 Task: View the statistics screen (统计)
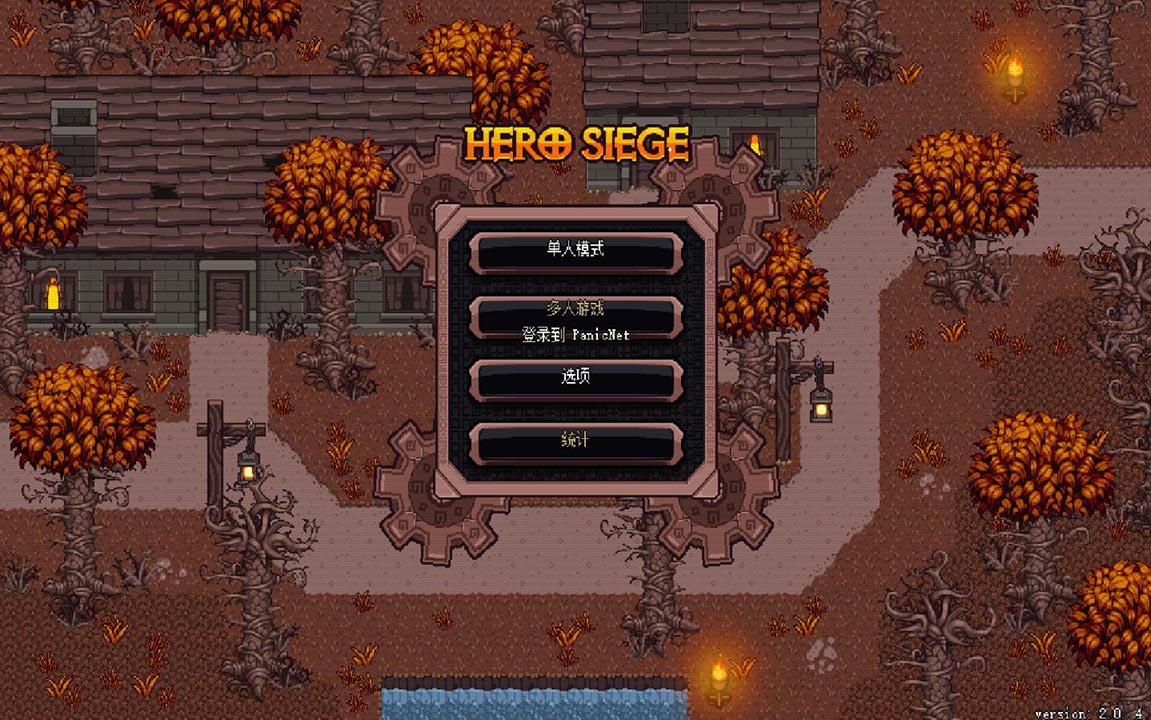coord(576,443)
